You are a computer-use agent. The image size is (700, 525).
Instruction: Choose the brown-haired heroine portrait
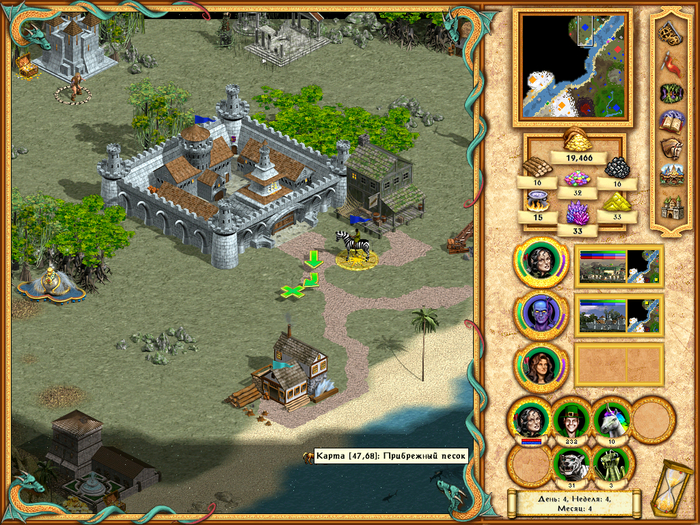pos(540,365)
